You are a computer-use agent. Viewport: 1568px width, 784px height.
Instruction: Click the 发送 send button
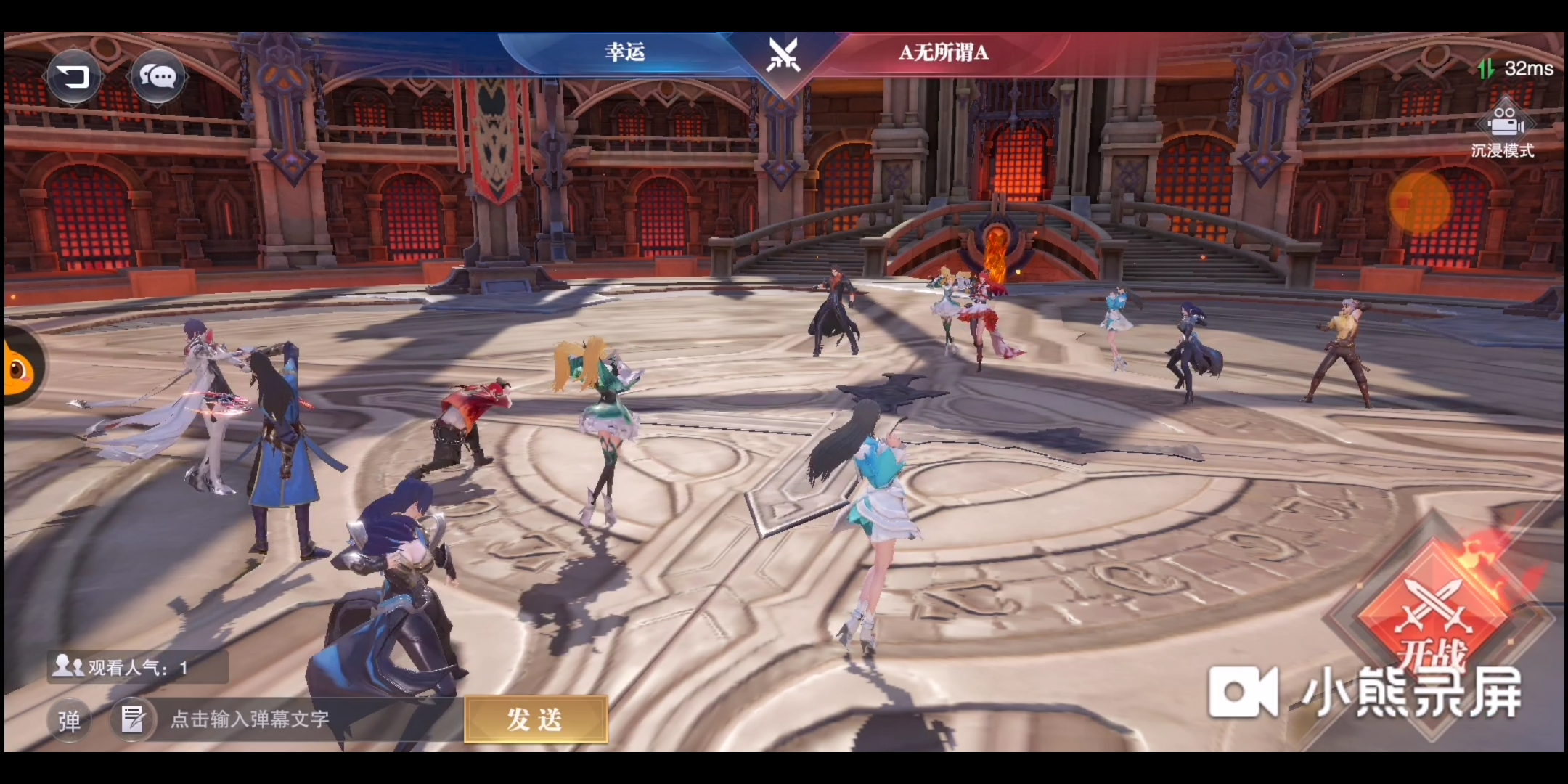point(536,719)
